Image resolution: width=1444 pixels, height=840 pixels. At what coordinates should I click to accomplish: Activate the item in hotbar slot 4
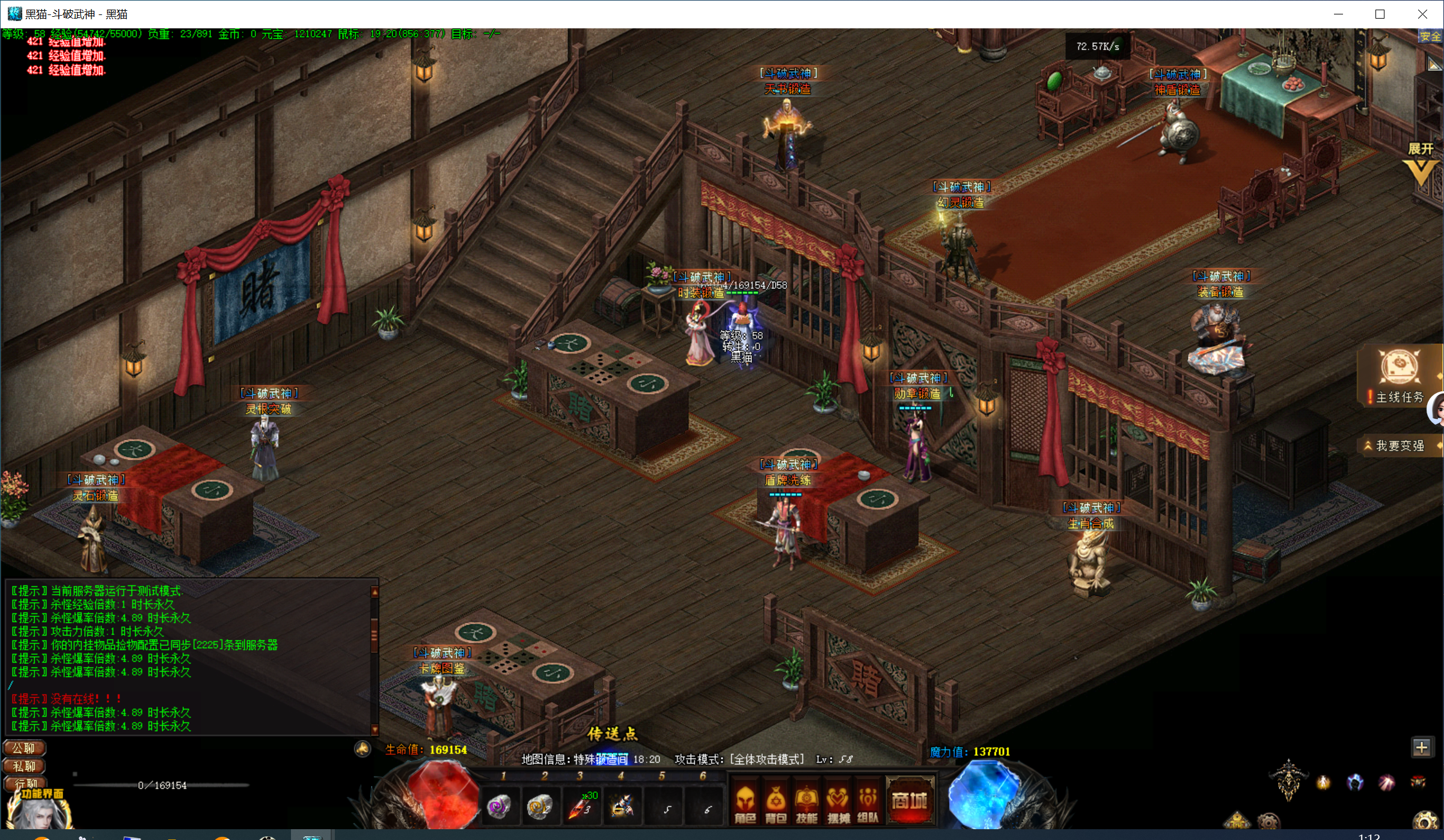point(622,806)
